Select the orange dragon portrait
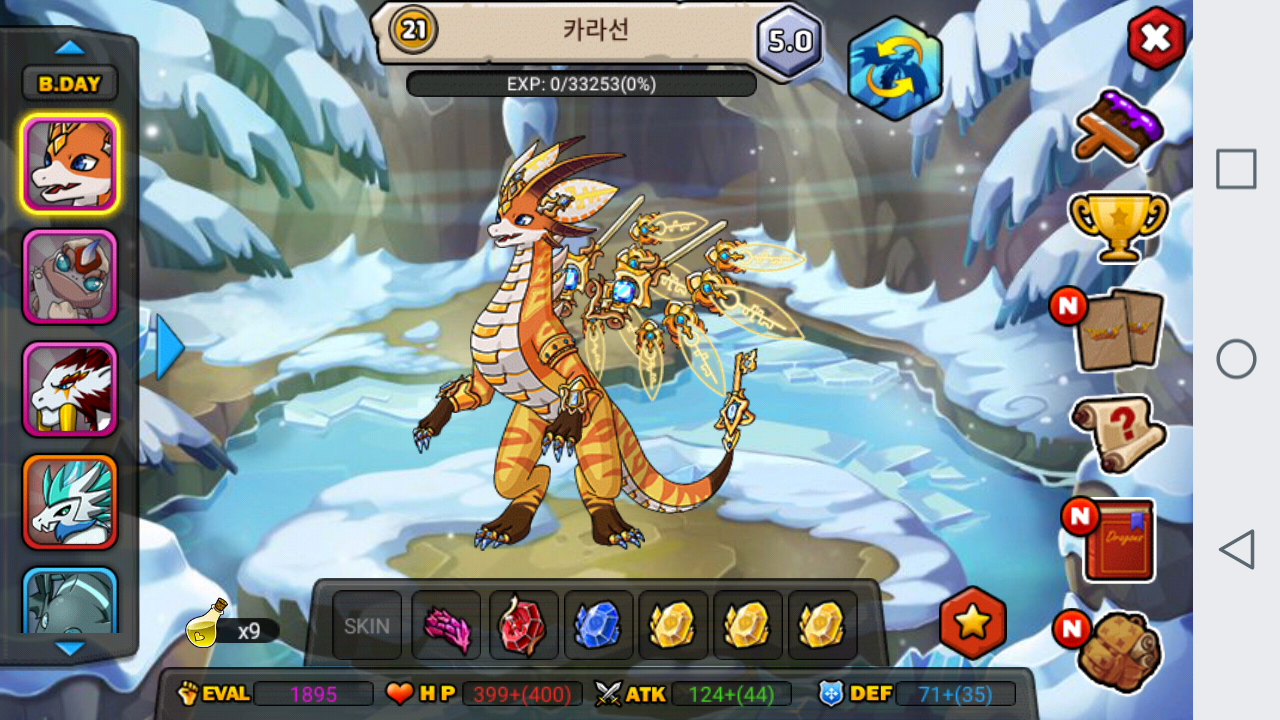This screenshot has height=720, width=1280. (70, 164)
